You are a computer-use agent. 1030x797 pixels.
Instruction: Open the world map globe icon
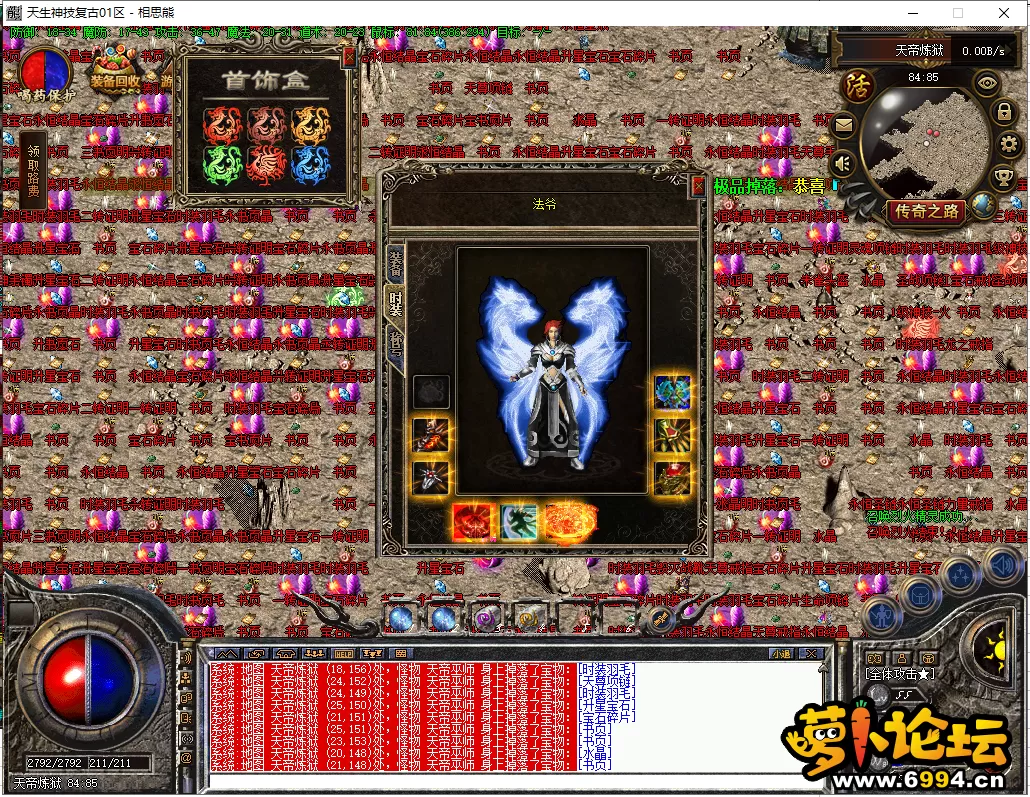[984, 206]
